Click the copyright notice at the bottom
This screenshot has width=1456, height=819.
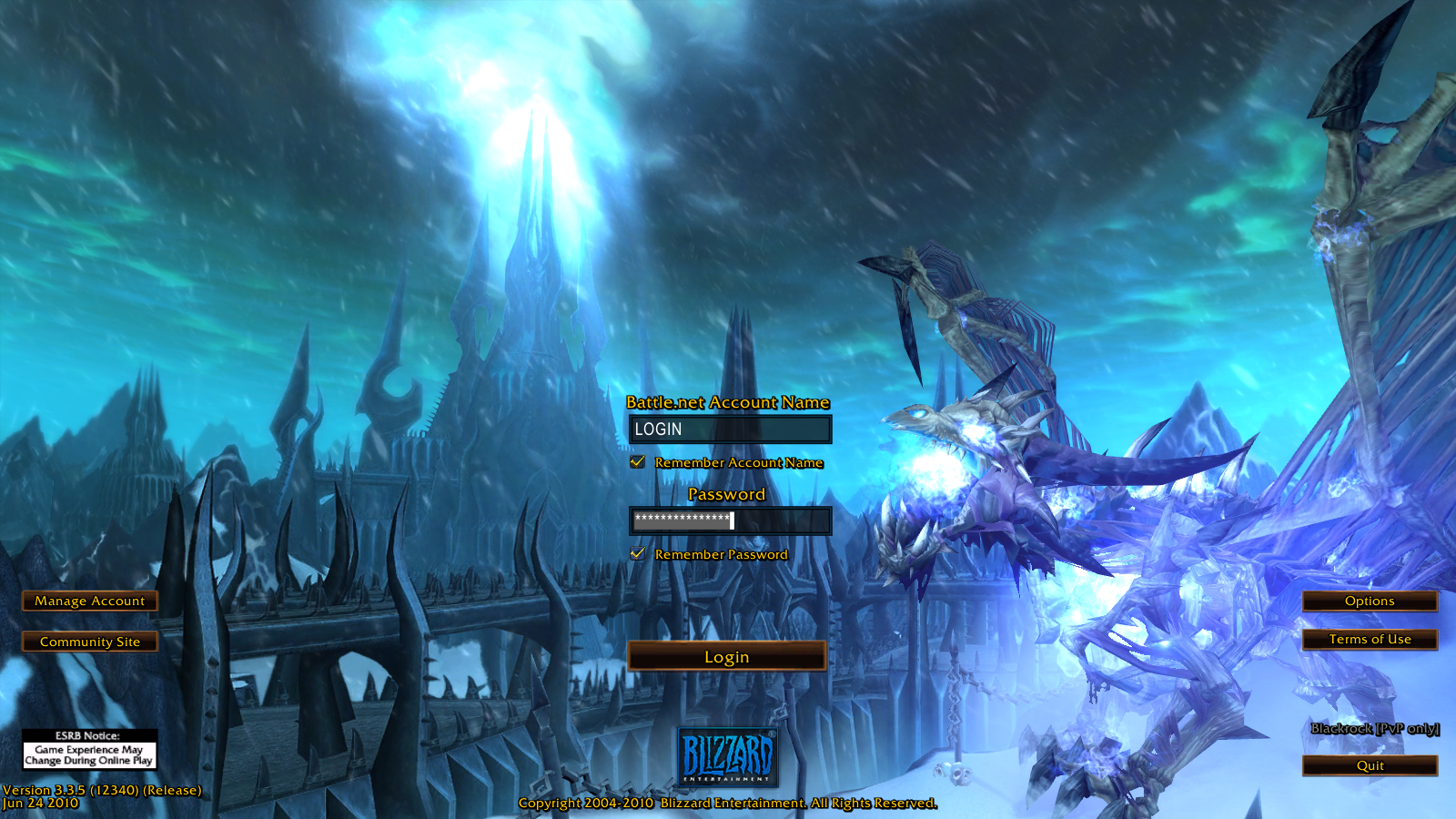(727, 804)
